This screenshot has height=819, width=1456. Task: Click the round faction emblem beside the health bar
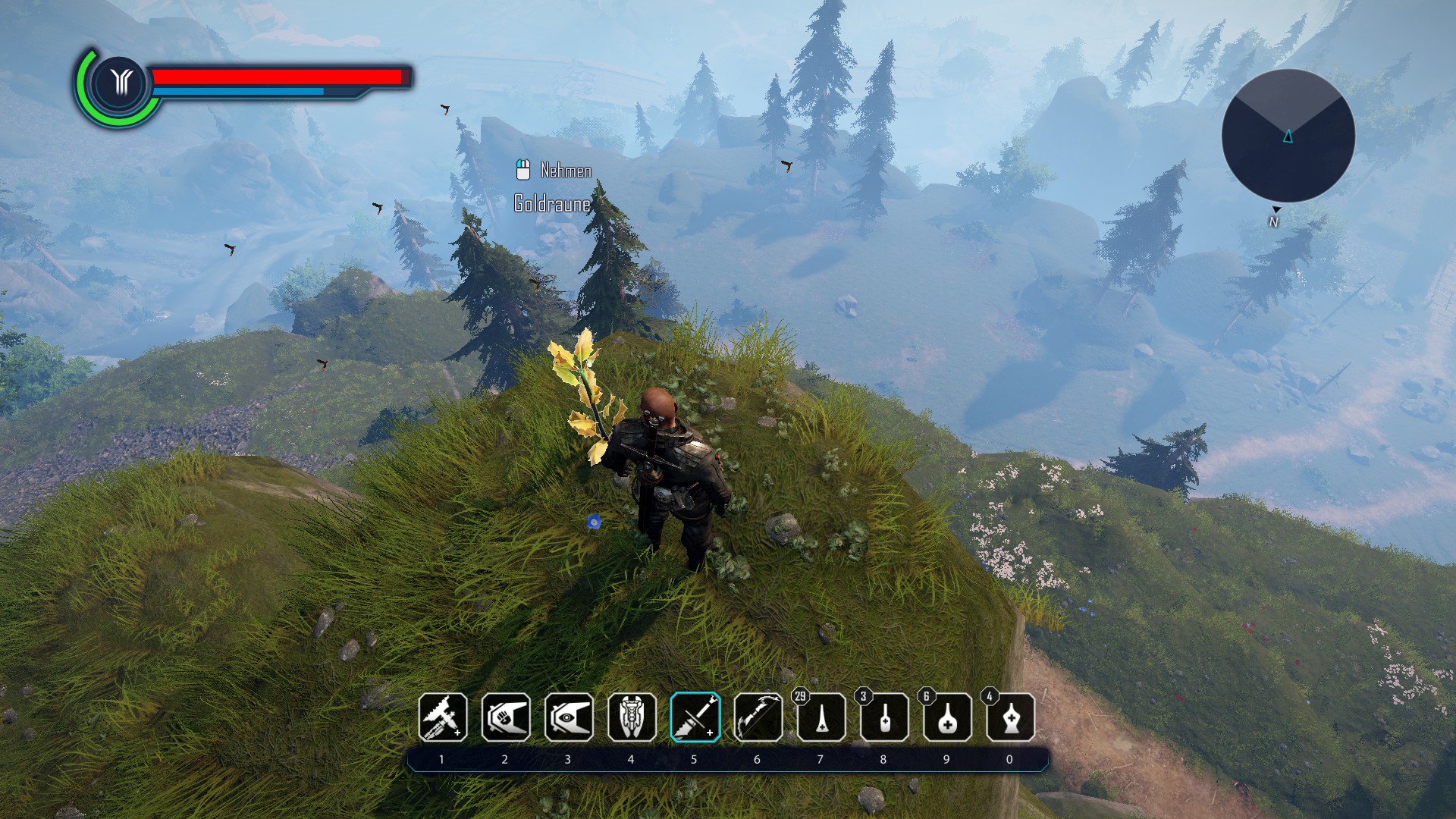point(120,82)
